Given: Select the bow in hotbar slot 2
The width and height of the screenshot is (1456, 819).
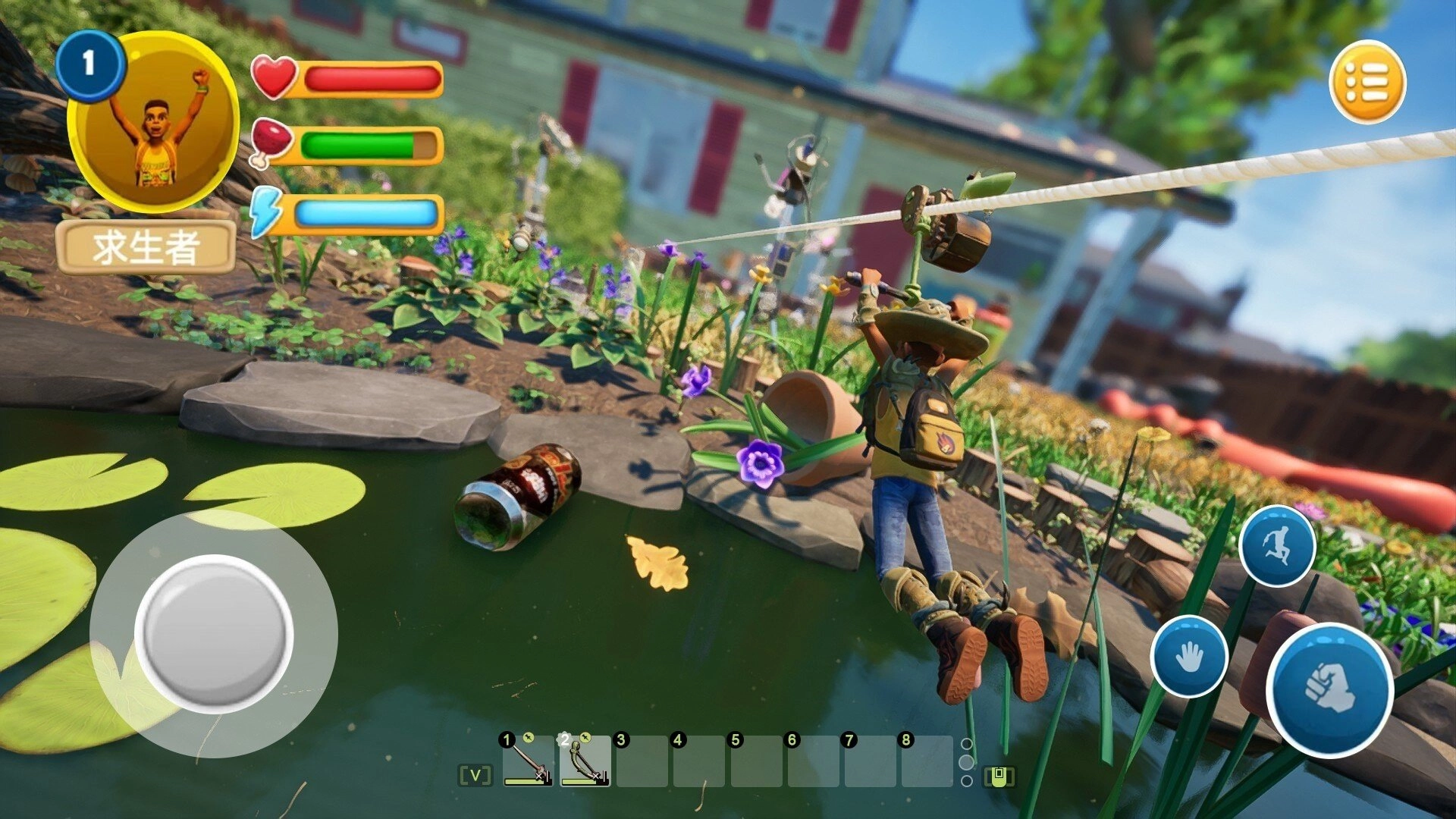Looking at the screenshot, I should click(585, 762).
